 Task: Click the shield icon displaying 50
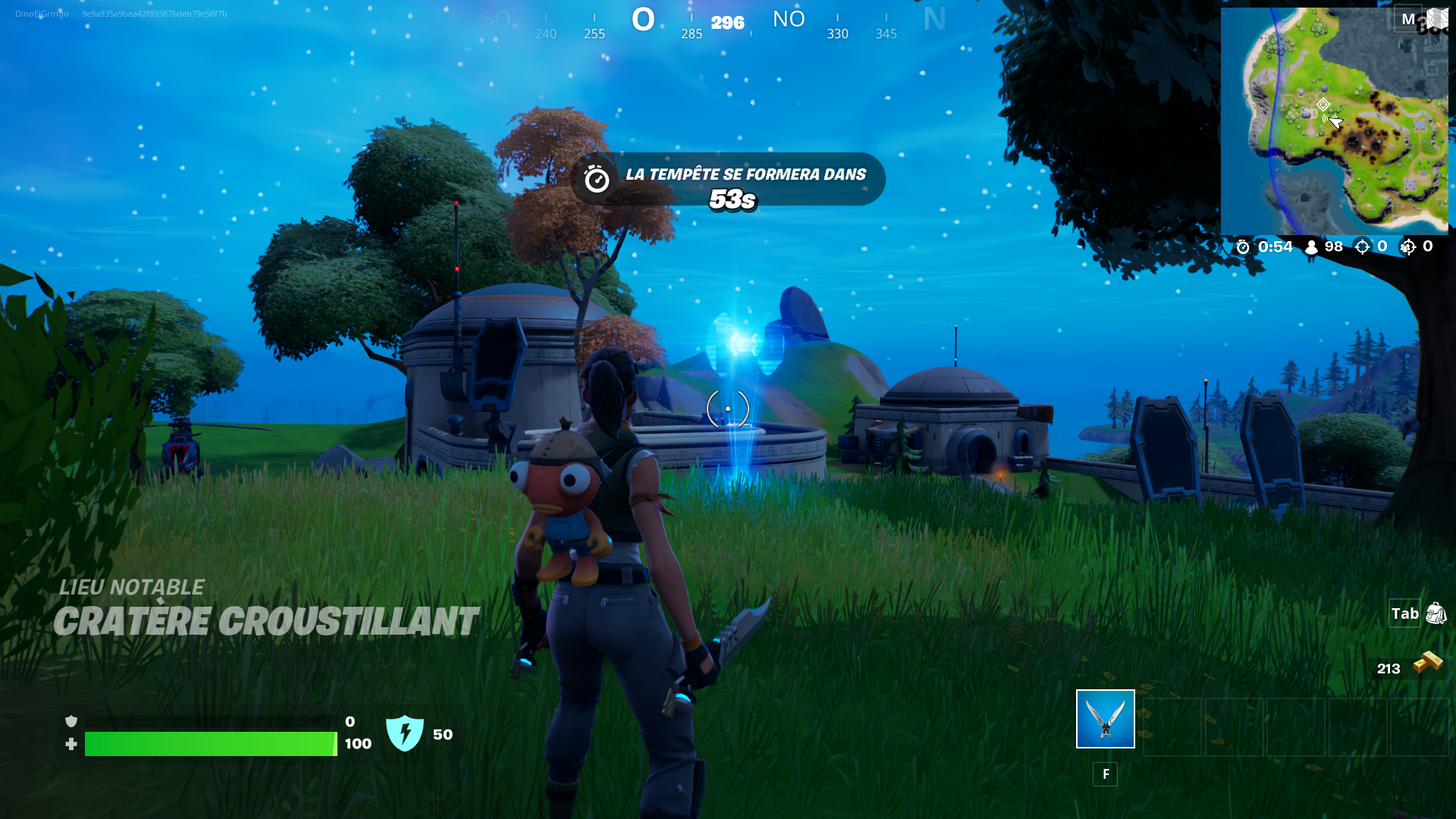click(x=406, y=733)
